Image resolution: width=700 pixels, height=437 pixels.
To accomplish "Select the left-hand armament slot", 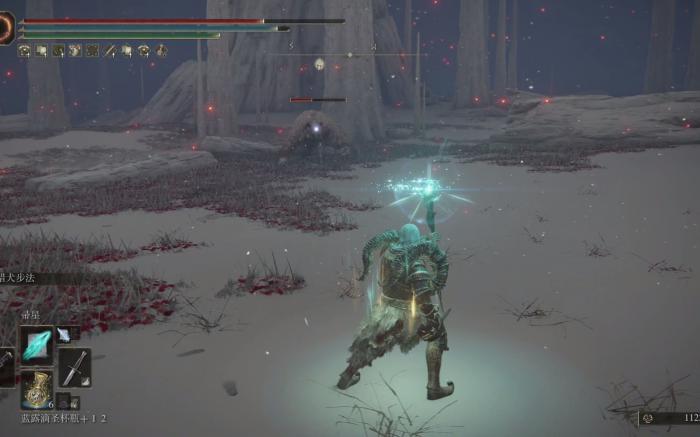I will pos(5,367).
